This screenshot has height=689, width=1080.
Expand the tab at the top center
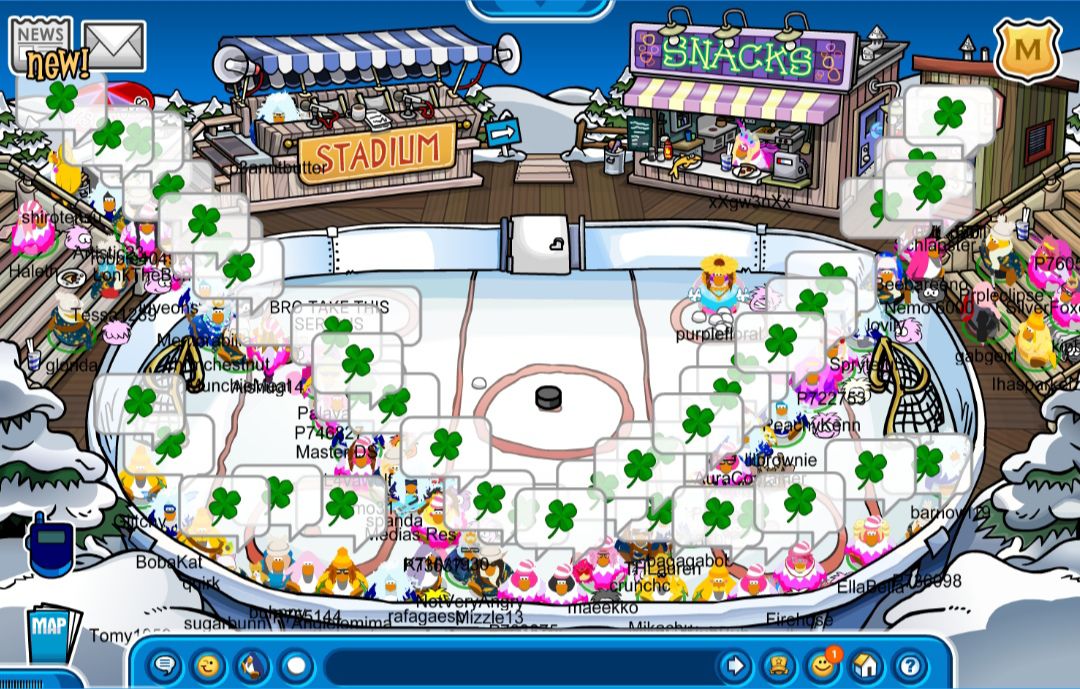(540, 7)
